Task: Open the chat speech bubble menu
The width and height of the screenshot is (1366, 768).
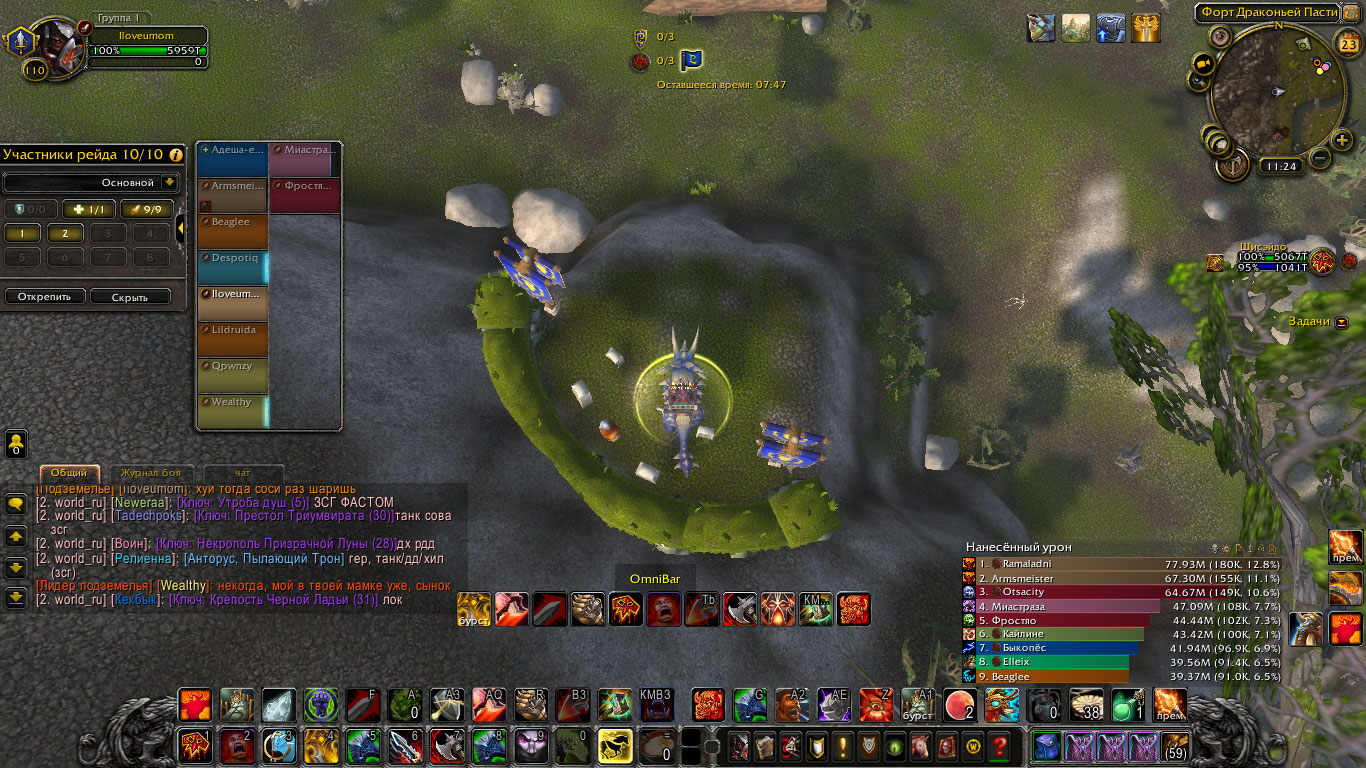Action: click(16, 504)
